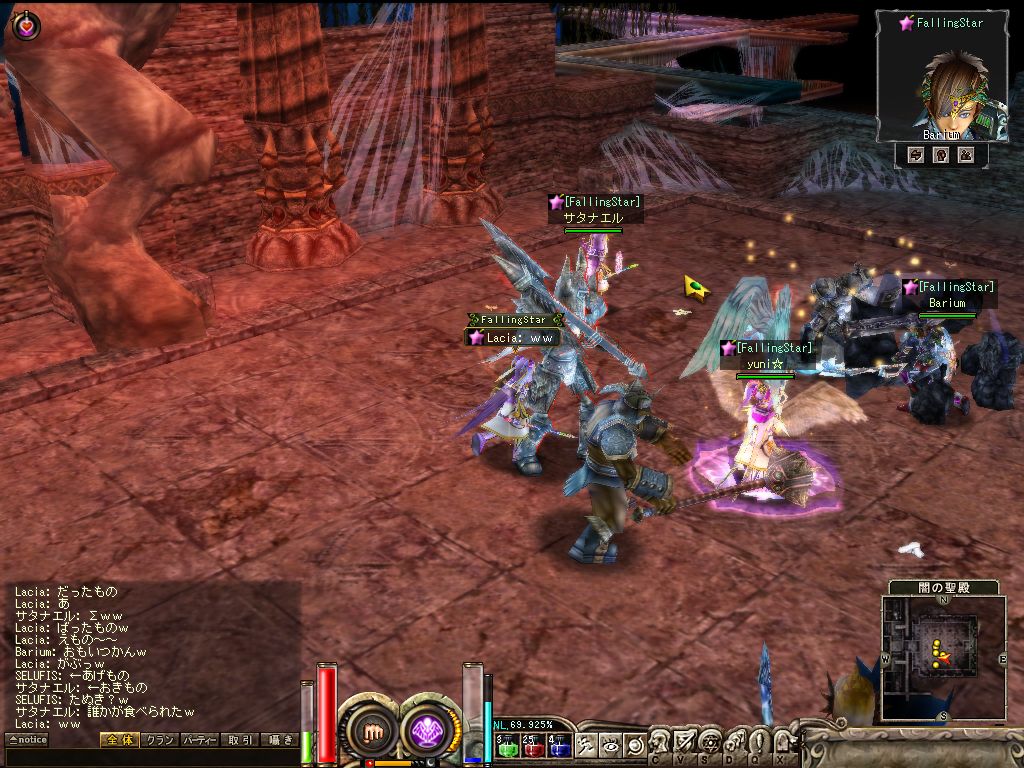Select the fist attack skill orb

(374, 732)
